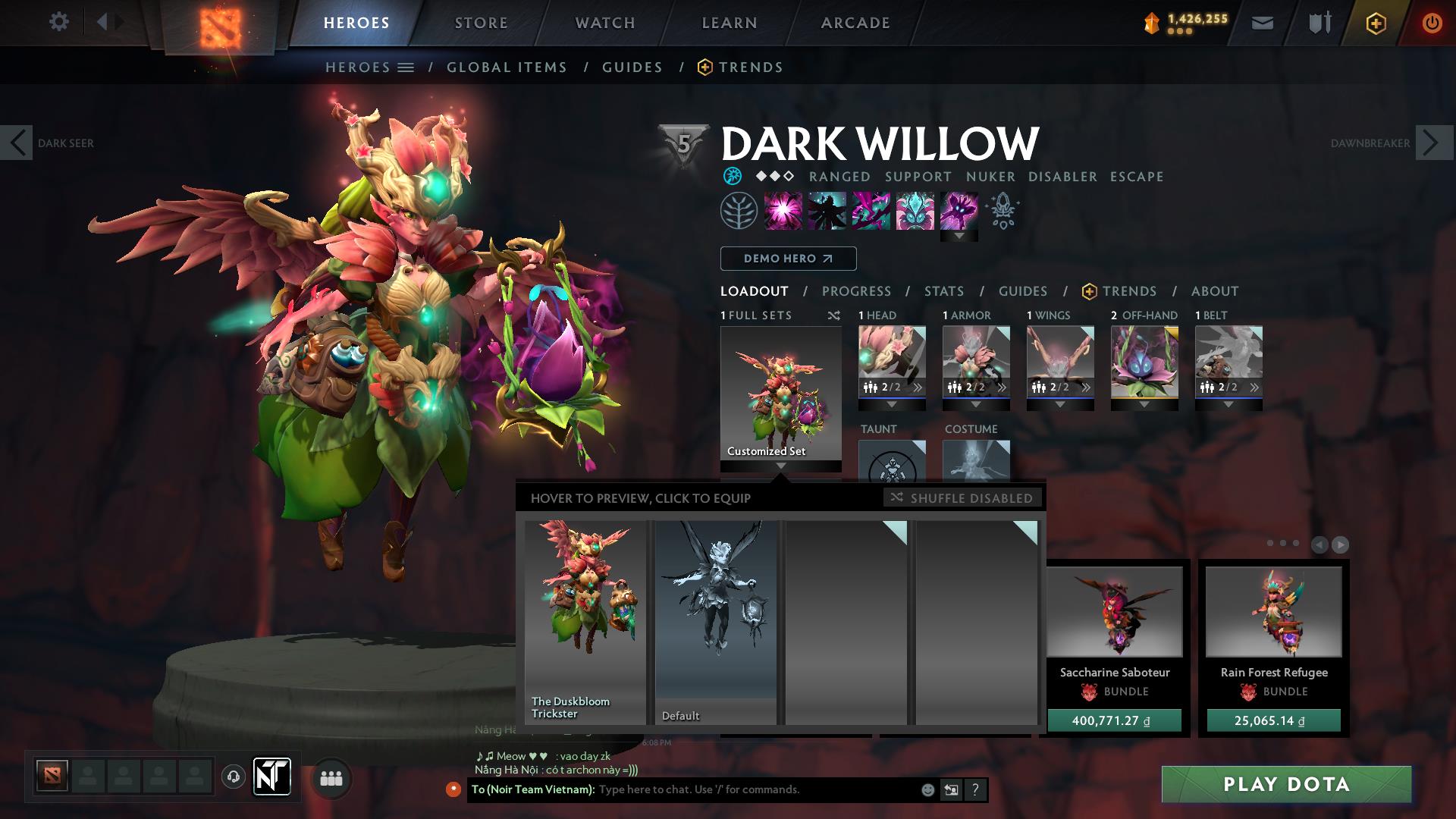The height and width of the screenshot is (819, 1456).
Task: Expand the HEROES hamburger menu
Action: pos(406,67)
